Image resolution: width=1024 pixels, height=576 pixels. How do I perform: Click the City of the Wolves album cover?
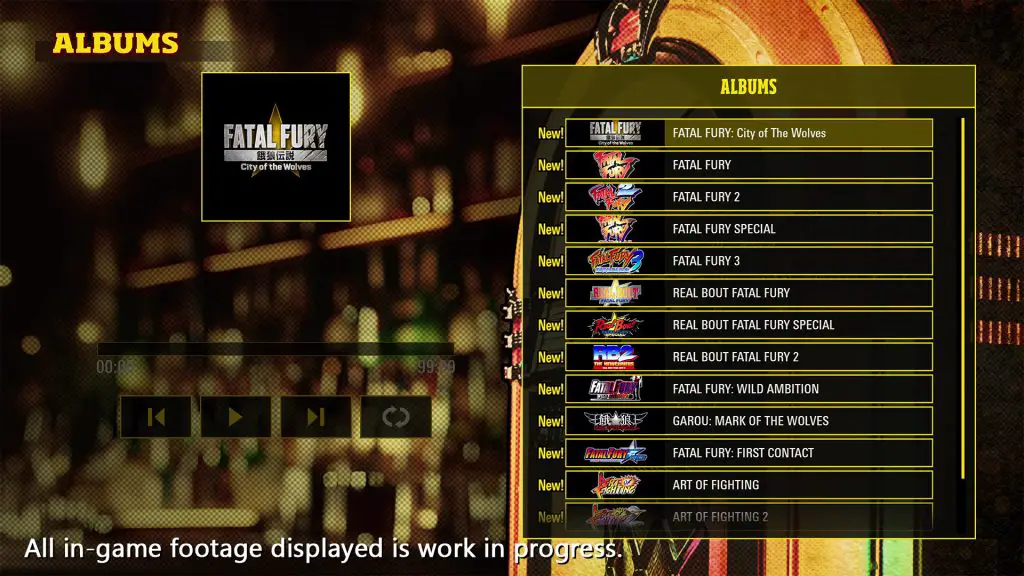[276, 146]
